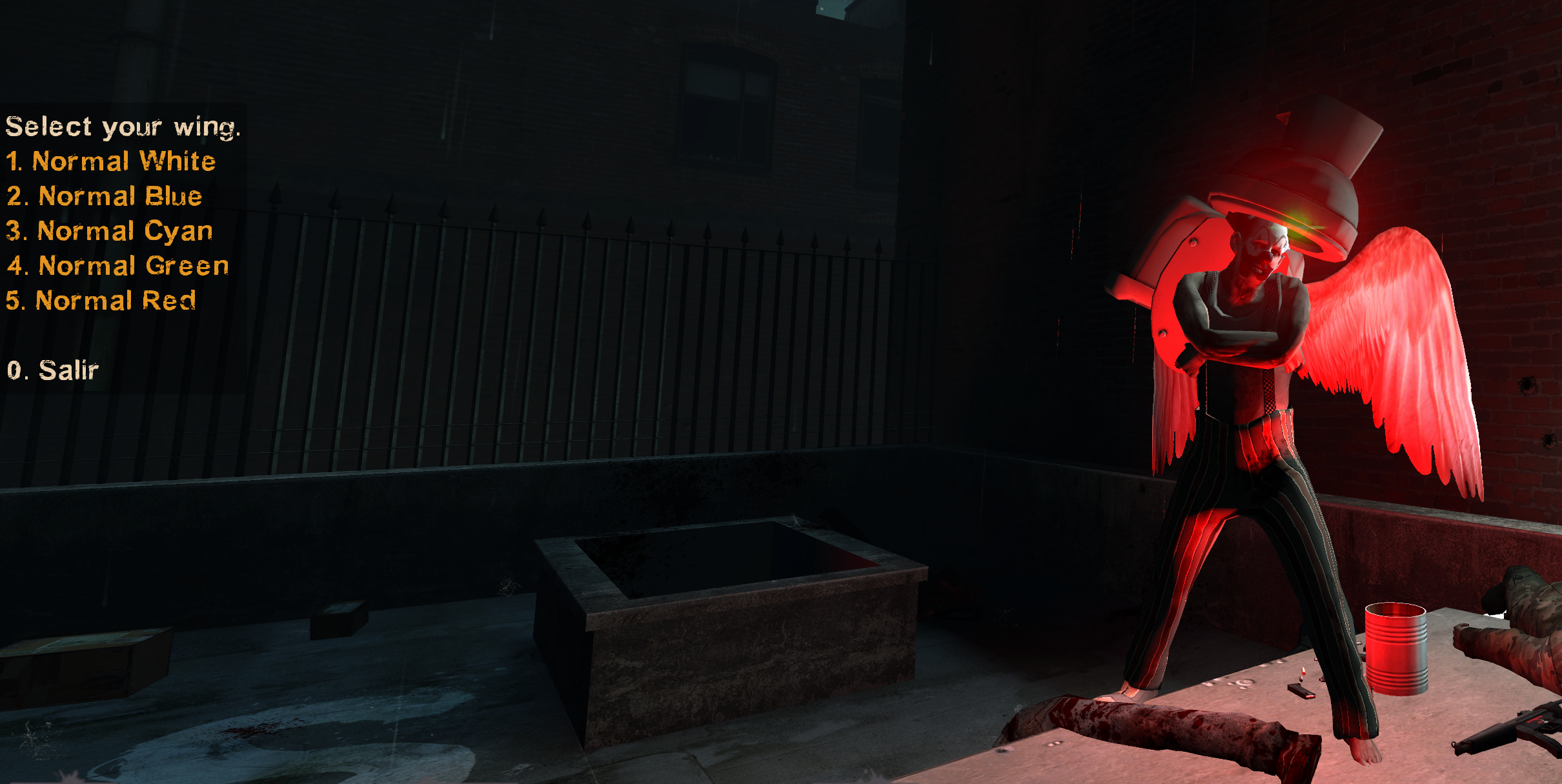Pick the Normal Cyan wing entry
The width and height of the screenshot is (1562, 784).
tap(109, 231)
